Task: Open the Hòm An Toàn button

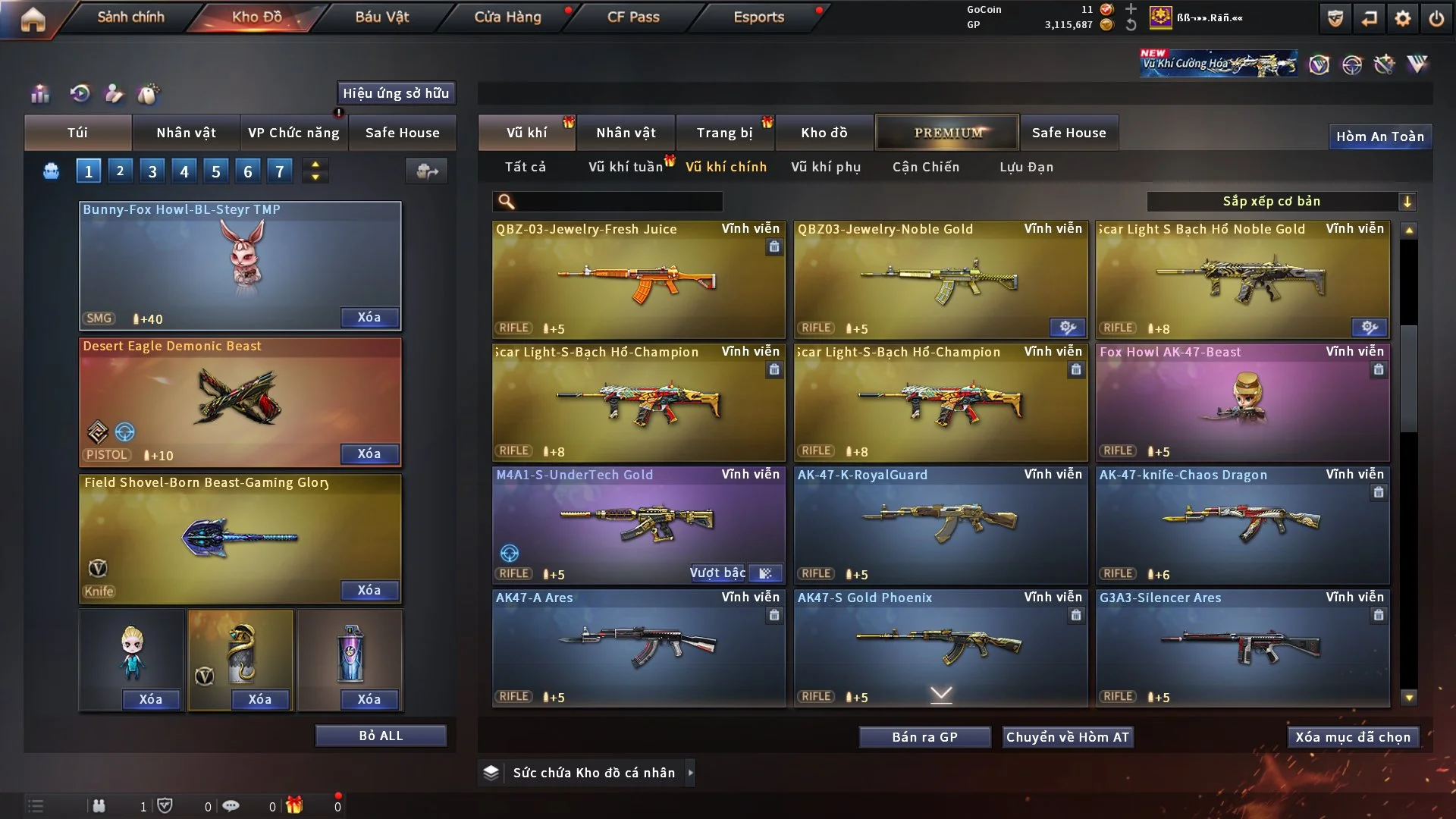Action: click(x=1379, y=136)
